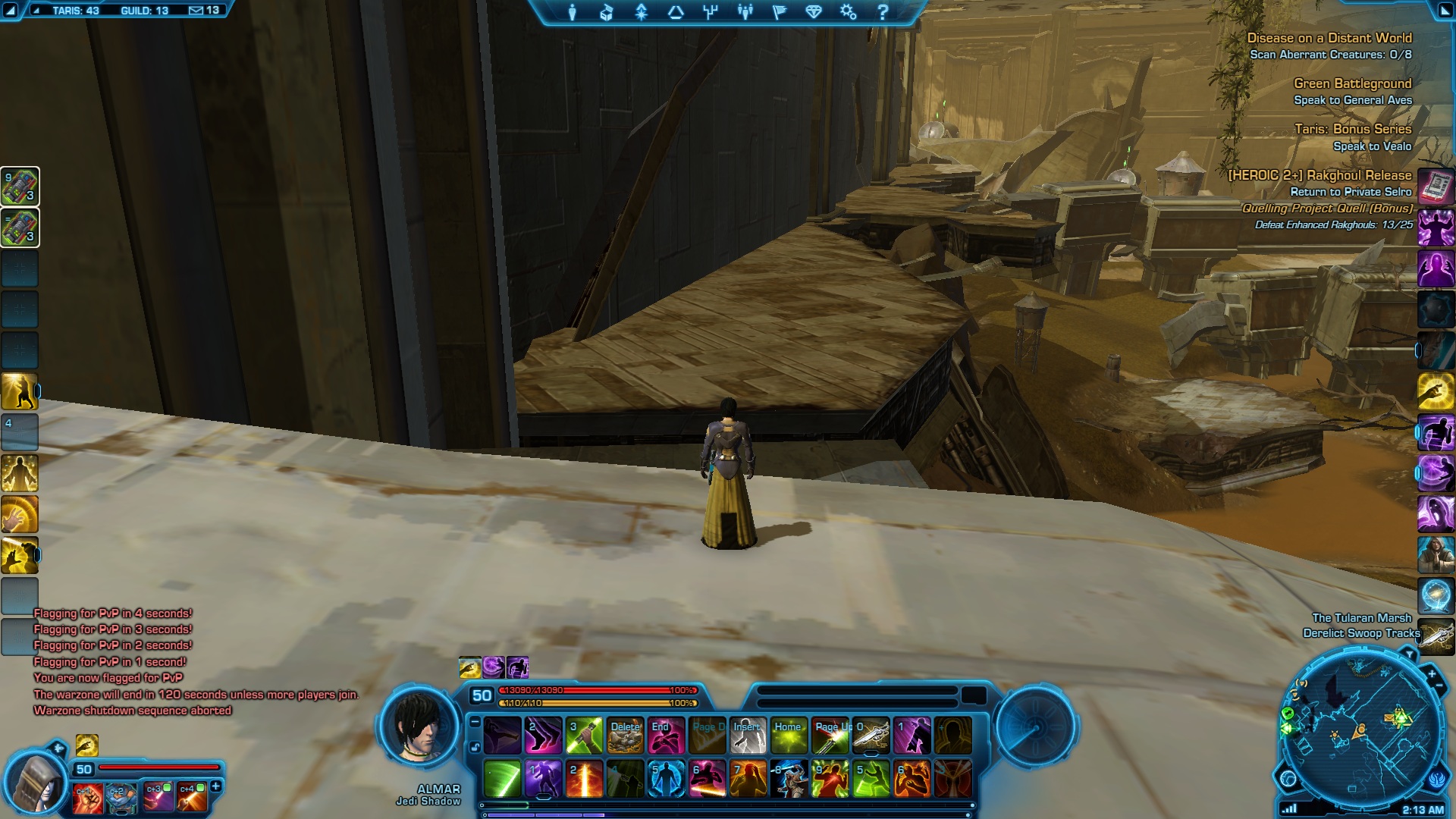Open the guild flag menu icon
Image resolution: width=1456 pixels, height=819 pixels.
pos(780,12)
